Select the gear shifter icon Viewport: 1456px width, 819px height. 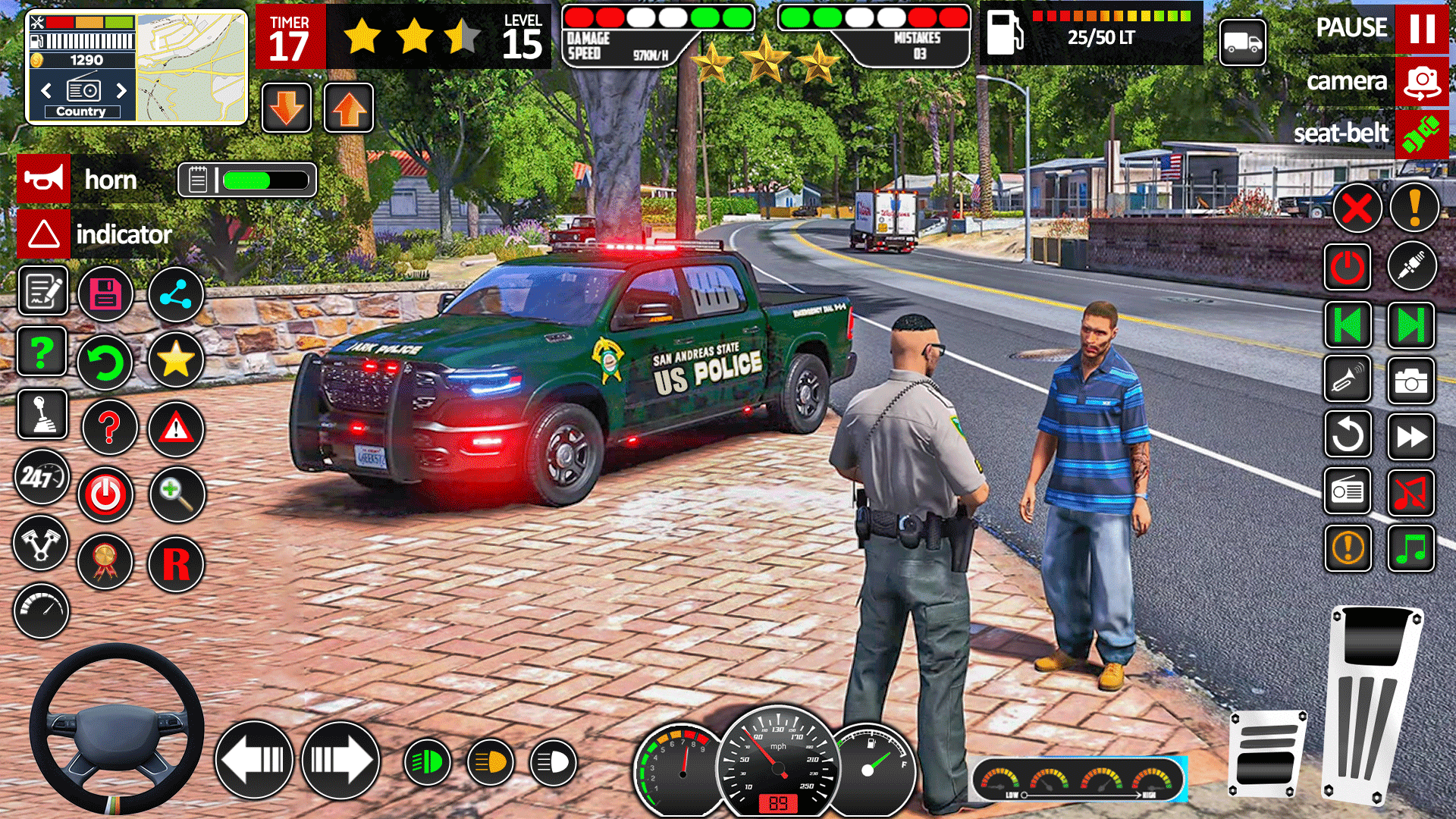(43, 414)
